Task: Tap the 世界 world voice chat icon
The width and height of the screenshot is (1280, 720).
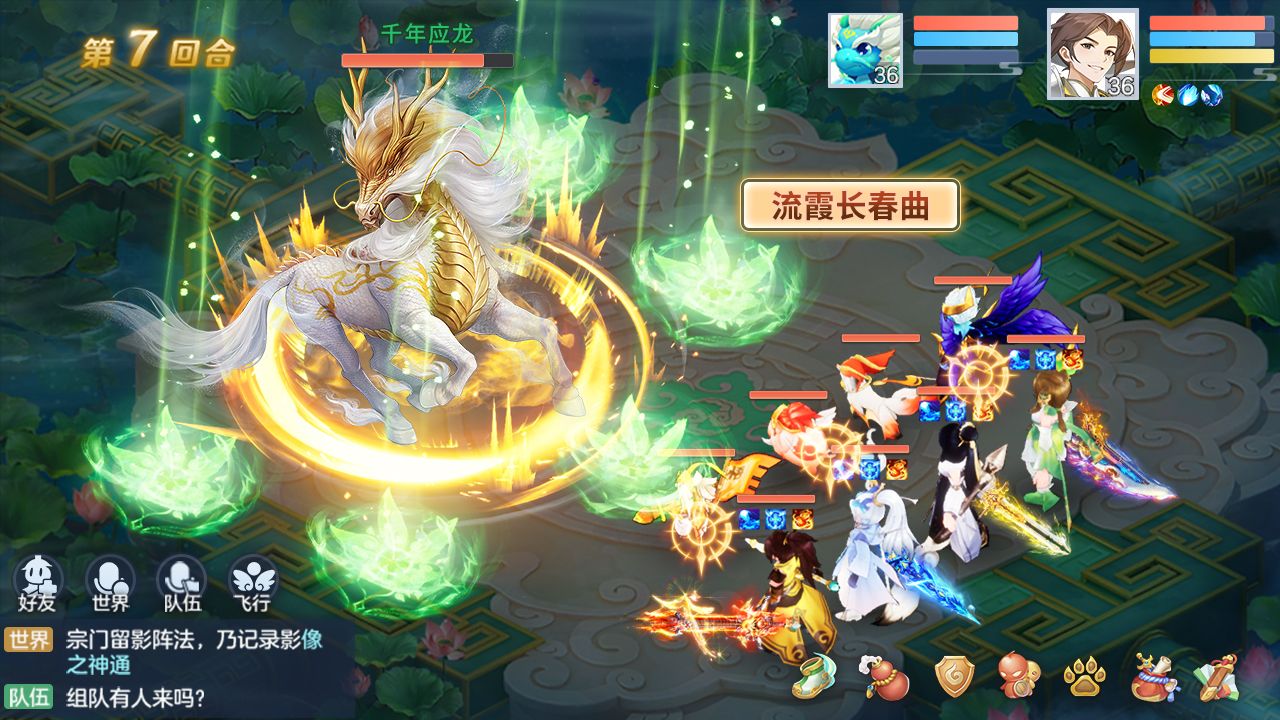Action: click(110, 581)
